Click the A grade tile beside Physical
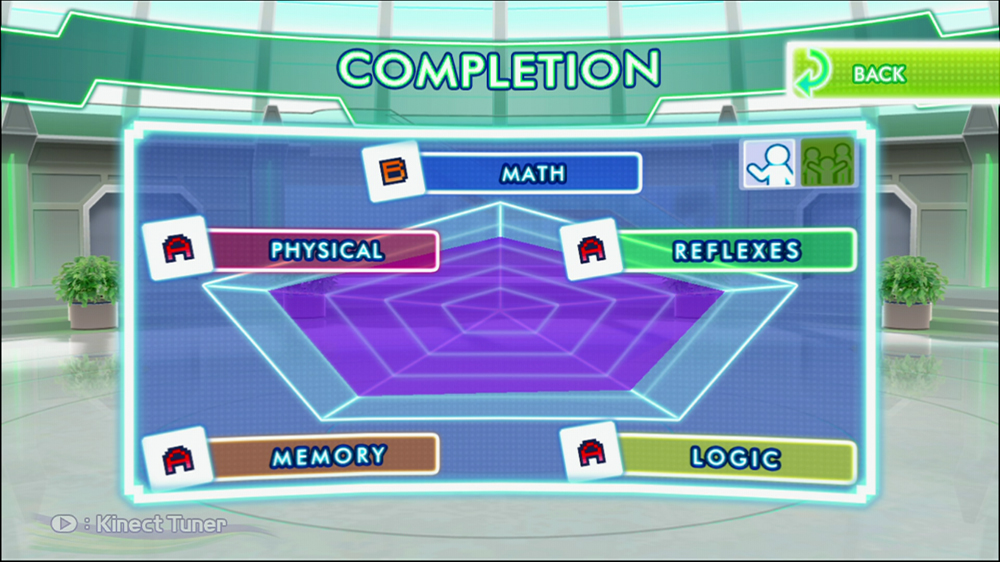1000x562 pixels. point(175,248)
